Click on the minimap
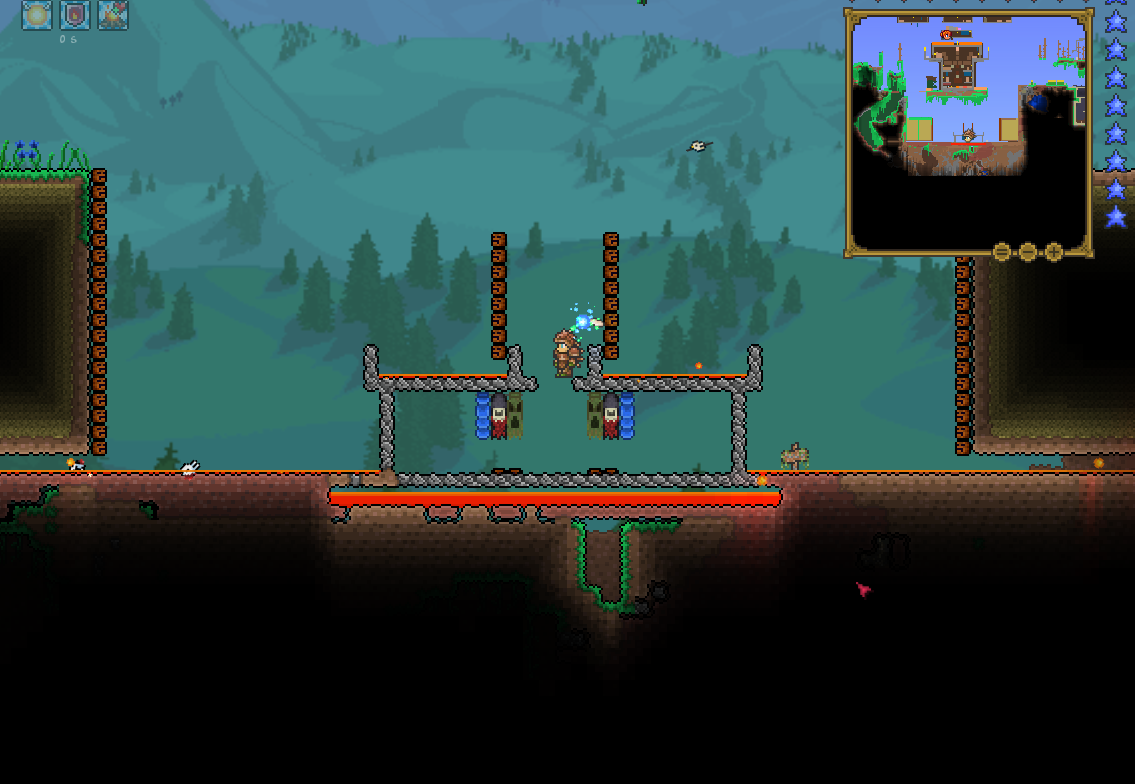This screenshot has width=1135, height=784. 968,130
